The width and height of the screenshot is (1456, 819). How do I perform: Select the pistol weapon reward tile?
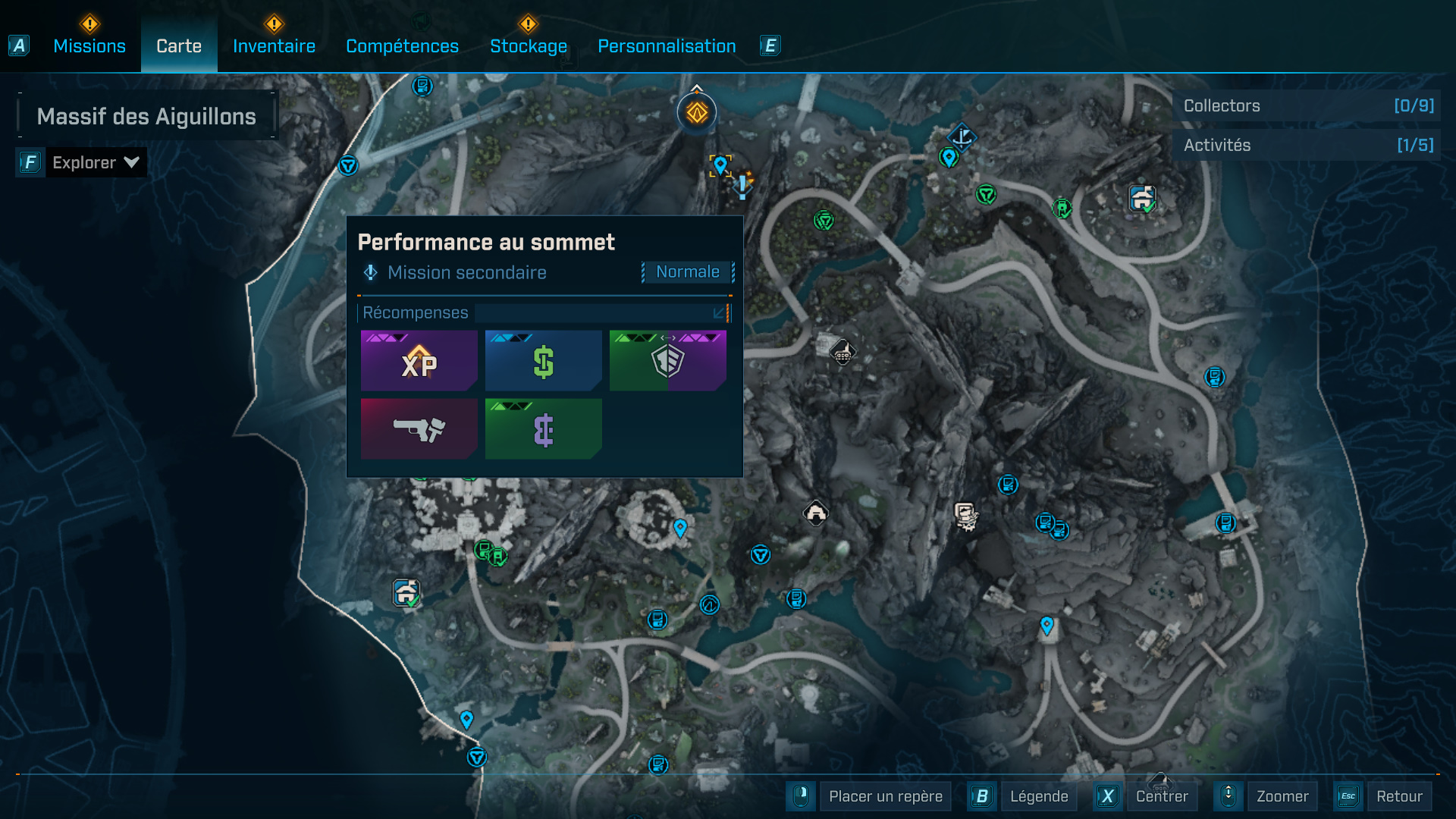coord(419,429)
